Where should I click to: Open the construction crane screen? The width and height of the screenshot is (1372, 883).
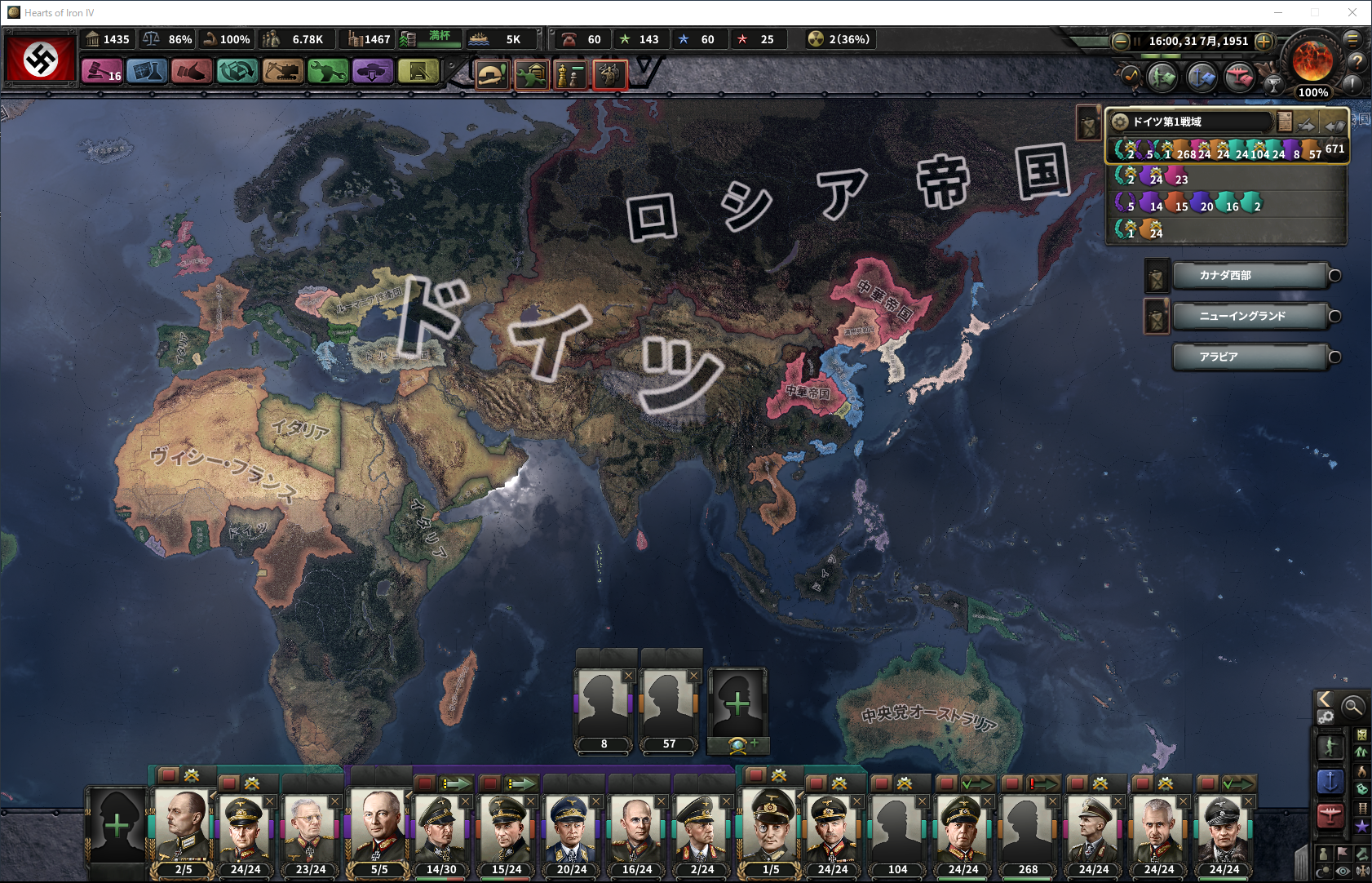tap(282, 72)
